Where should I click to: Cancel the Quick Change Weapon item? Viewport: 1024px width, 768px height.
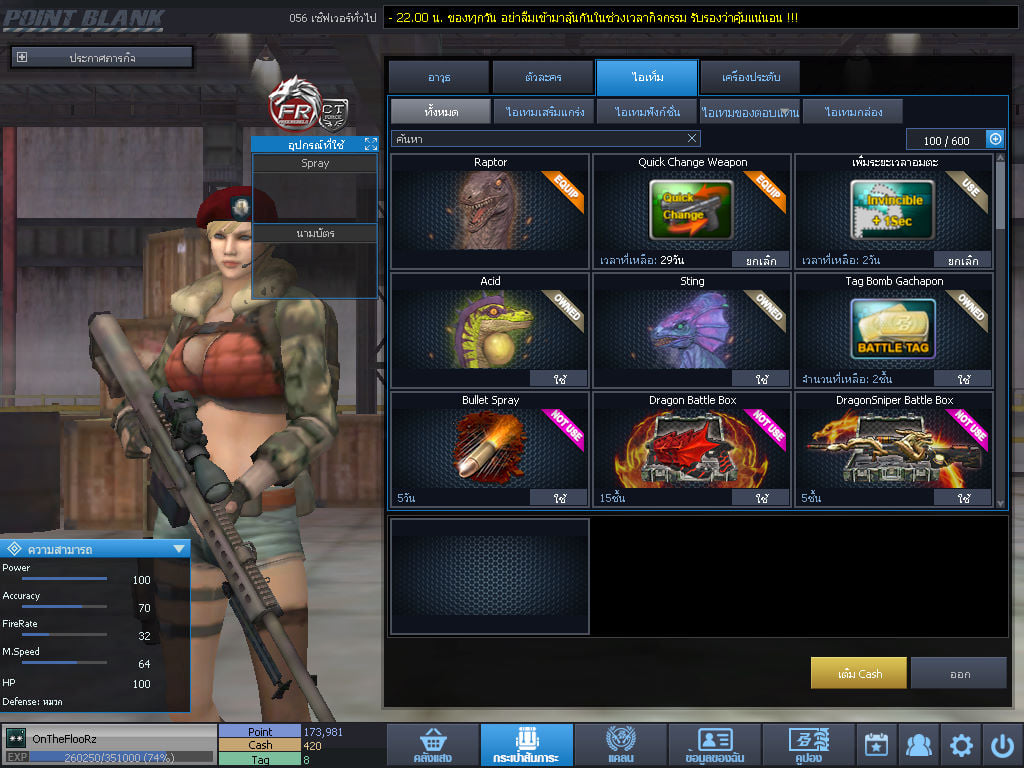[761, 260]
